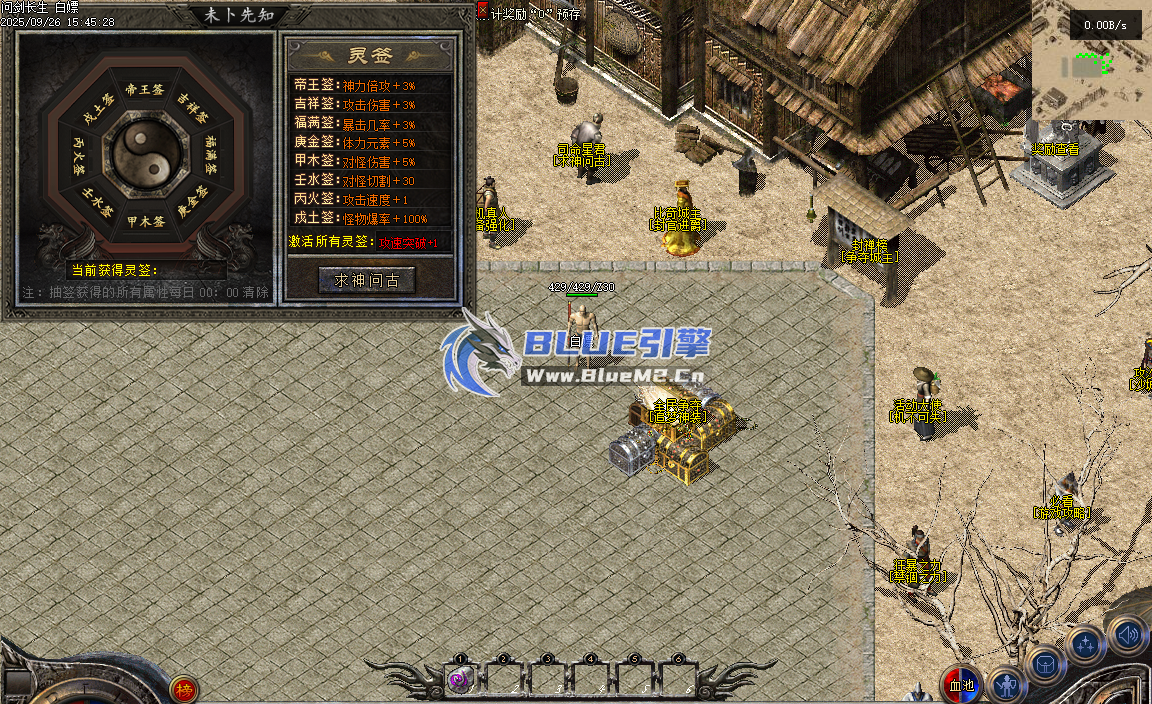Use the purple scroll in hotbar slot 1

[460, 680]
